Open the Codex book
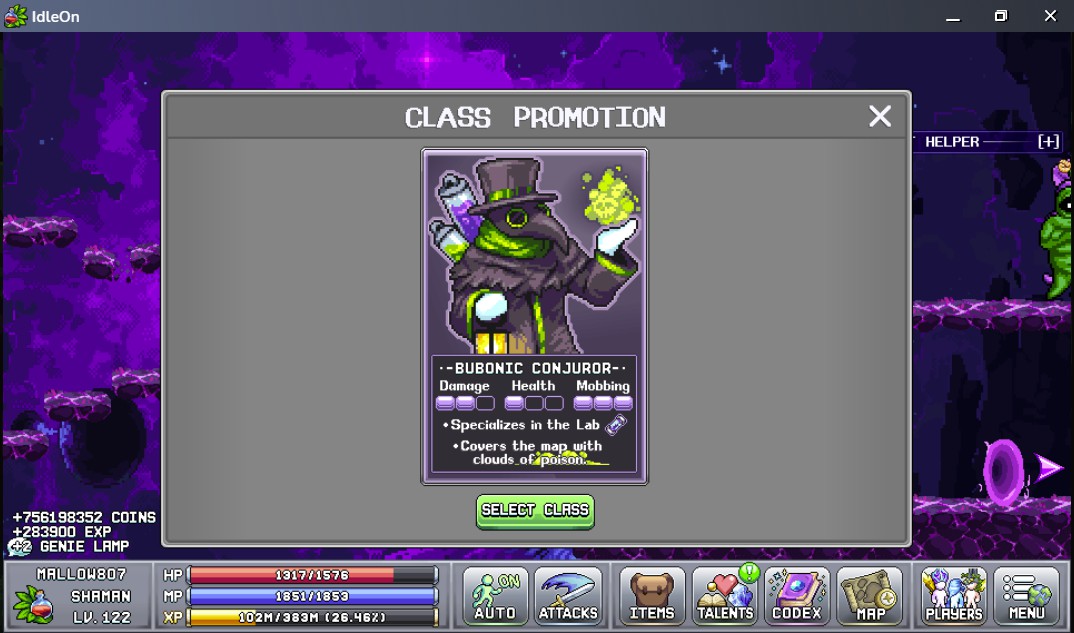Image resolution: width=1074 pixels, height=633 pixels. pos(797,596)
